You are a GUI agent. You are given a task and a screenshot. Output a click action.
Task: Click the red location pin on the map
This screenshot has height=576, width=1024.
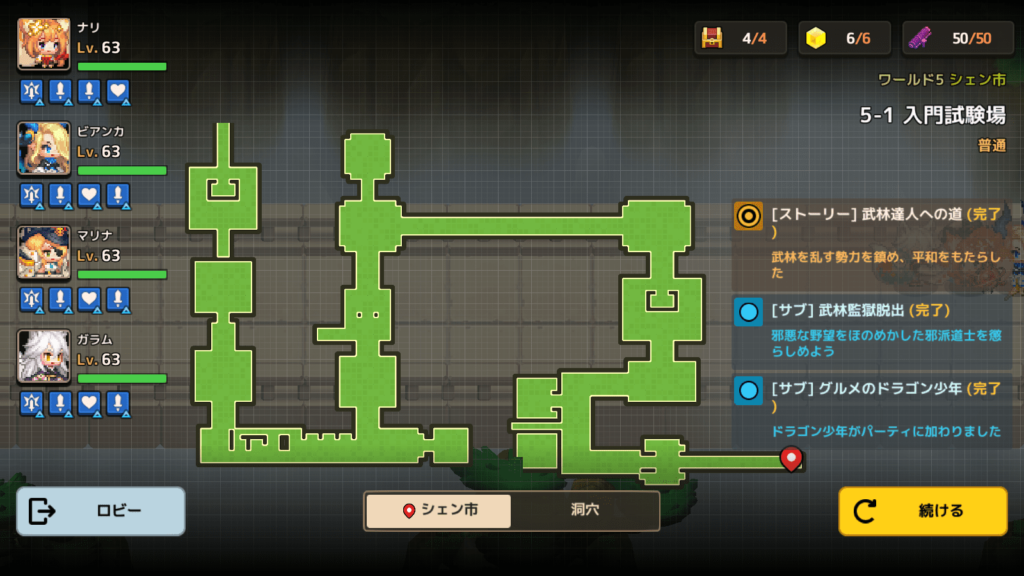[x=791, y=458]
